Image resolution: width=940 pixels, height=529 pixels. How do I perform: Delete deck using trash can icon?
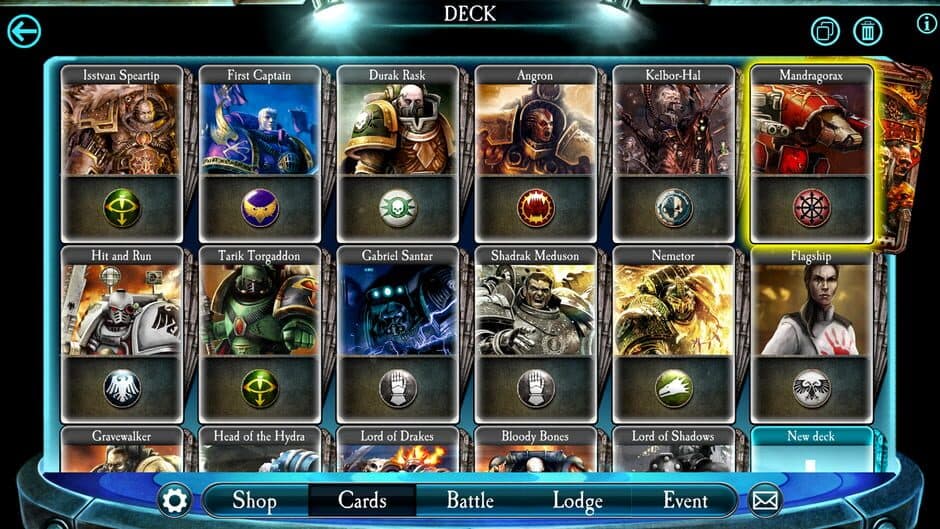coord(867,31)
